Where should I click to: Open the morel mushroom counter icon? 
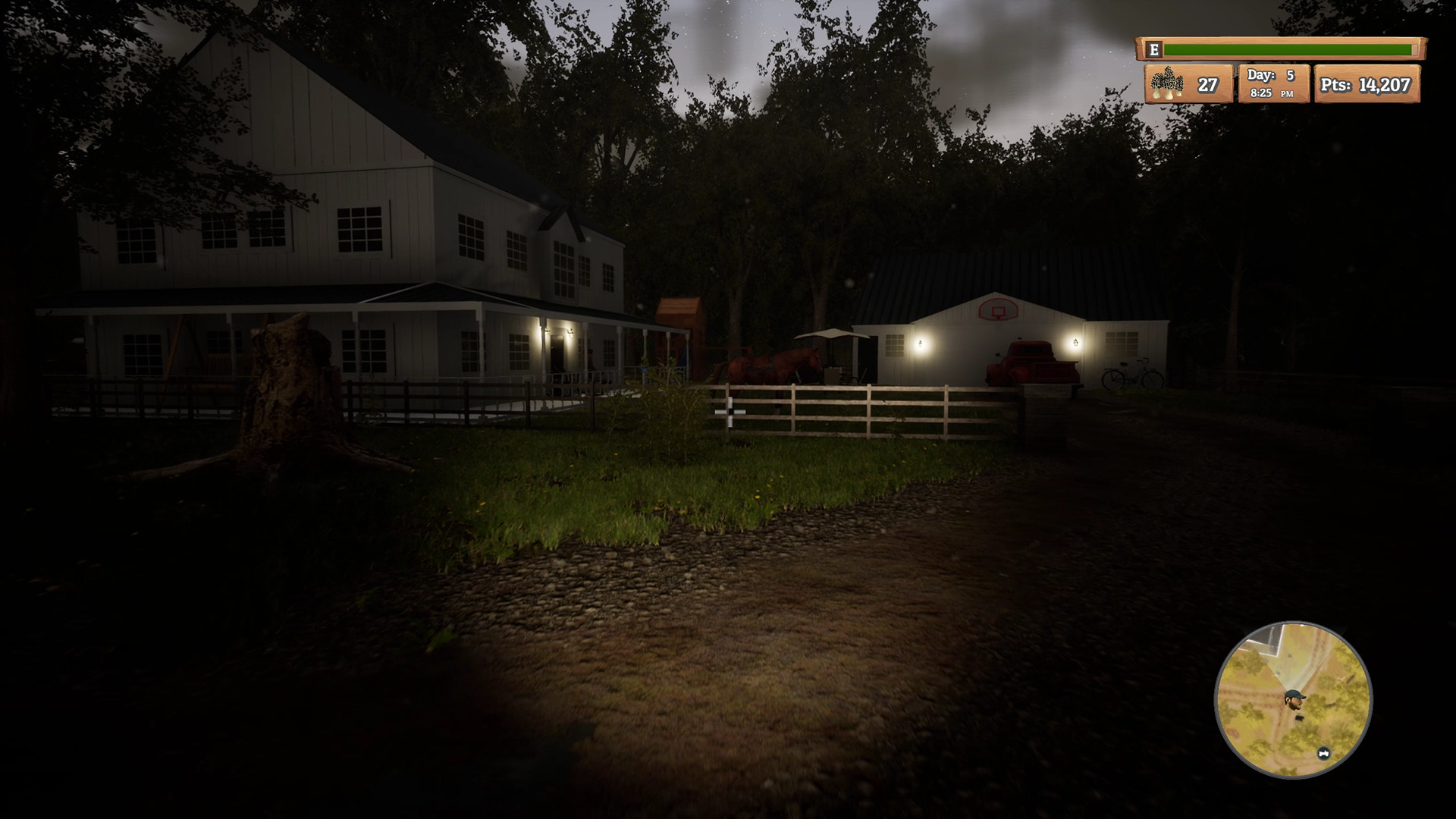(x=1168, y=84)
